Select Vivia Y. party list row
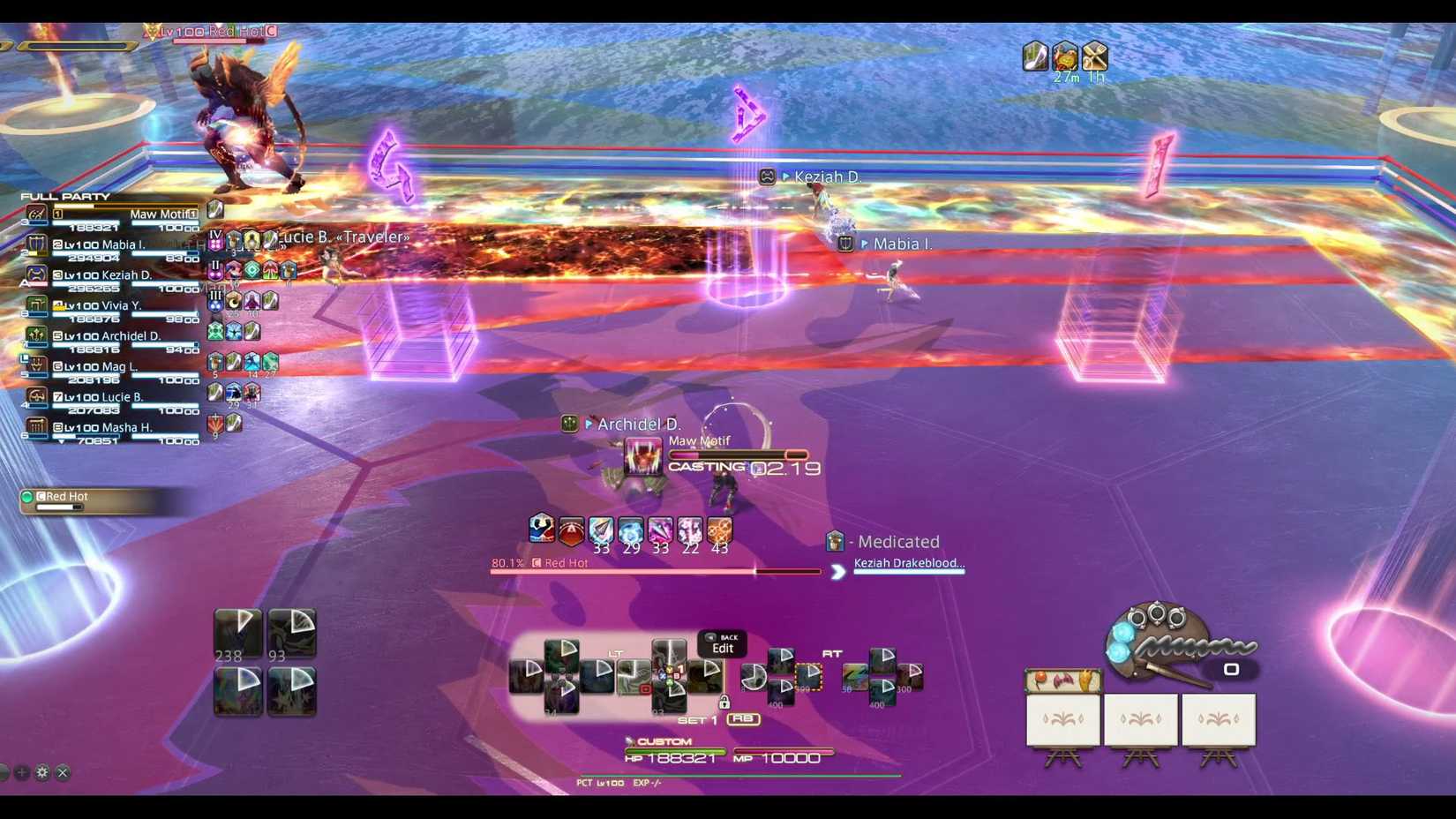 tap(110, 306)
